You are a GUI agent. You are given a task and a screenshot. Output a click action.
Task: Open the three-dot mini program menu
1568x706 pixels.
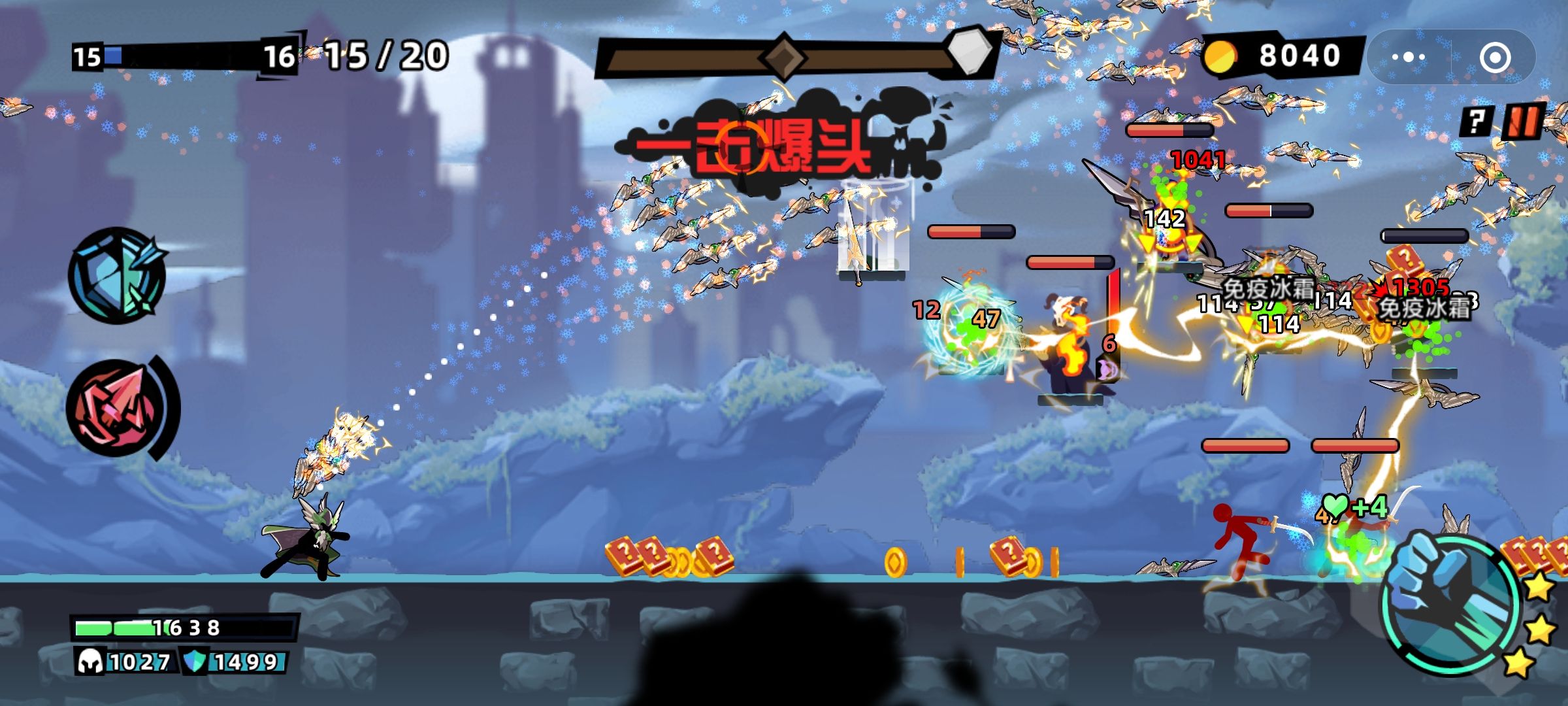tap(1408, 58)
